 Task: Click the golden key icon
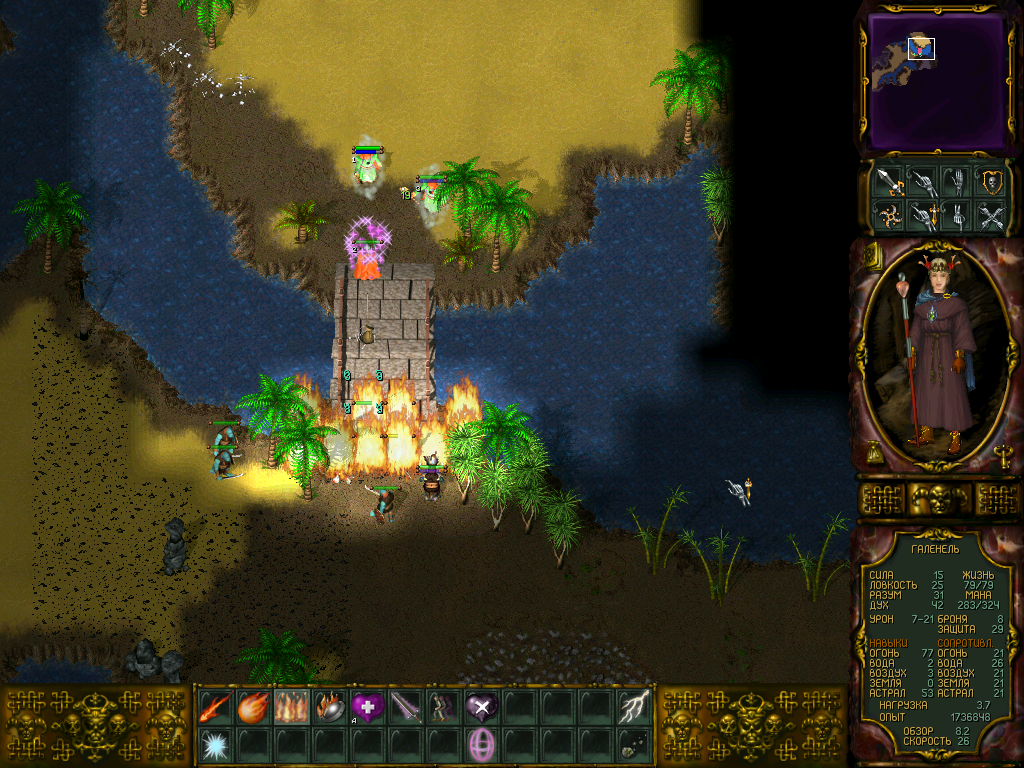[1003, 455]
